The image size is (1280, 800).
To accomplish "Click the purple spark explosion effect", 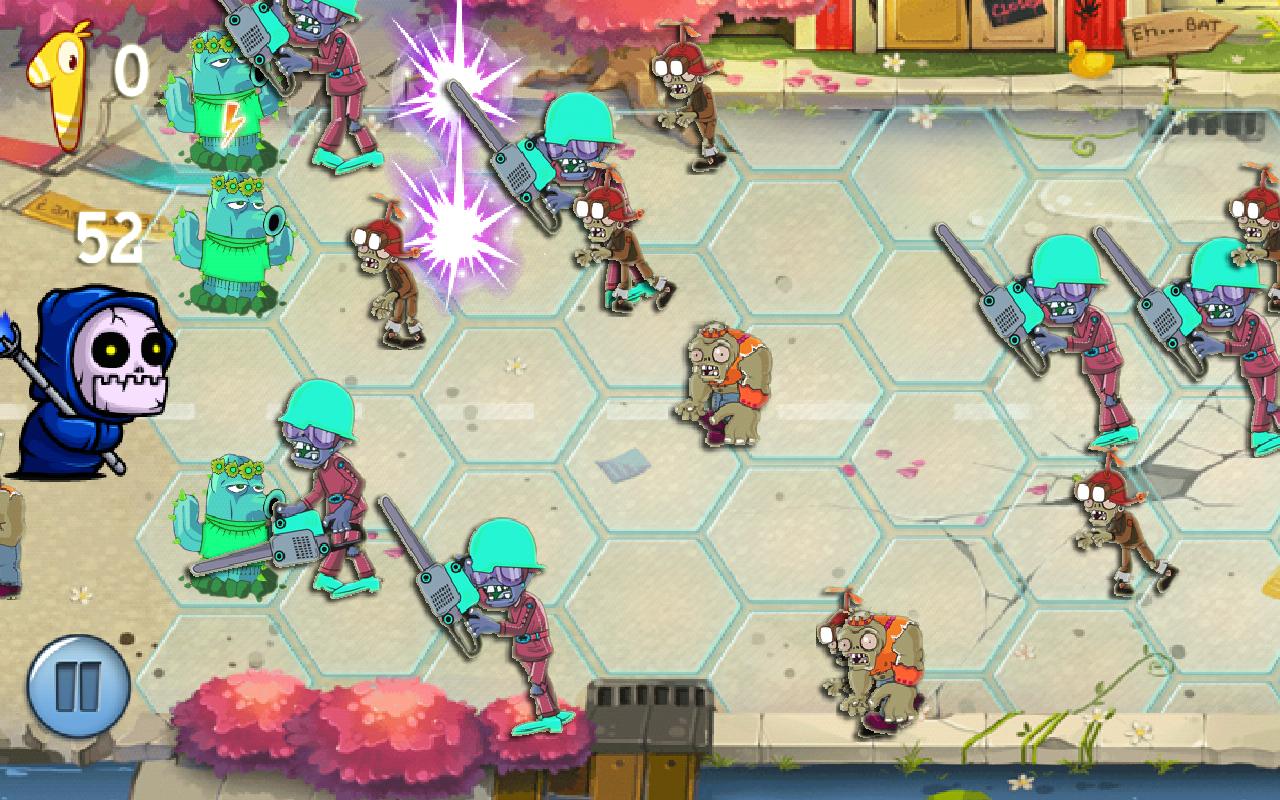I will coord(450,150).
